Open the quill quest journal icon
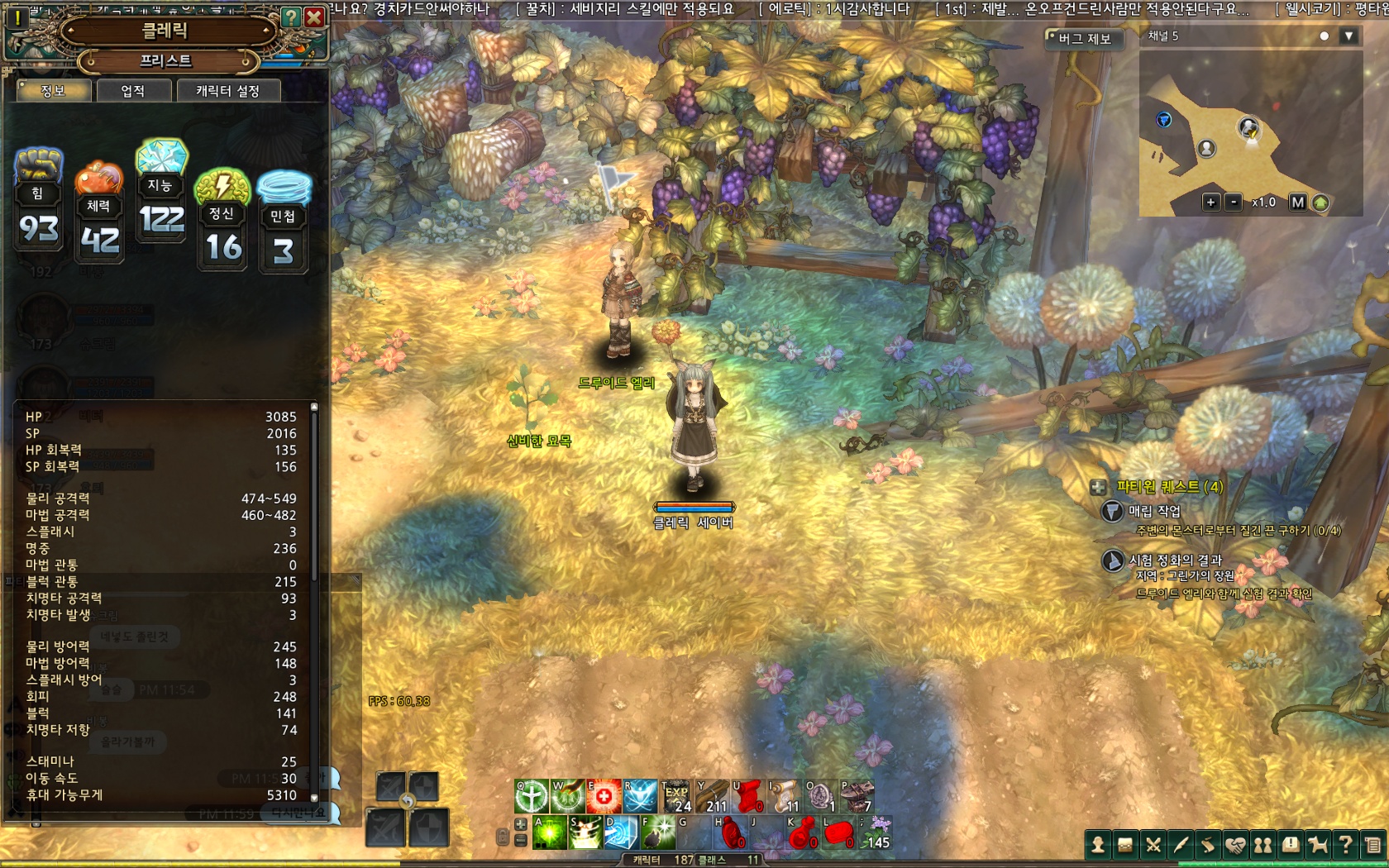Screen dimensions: 1389x868 pos(1181,845)
